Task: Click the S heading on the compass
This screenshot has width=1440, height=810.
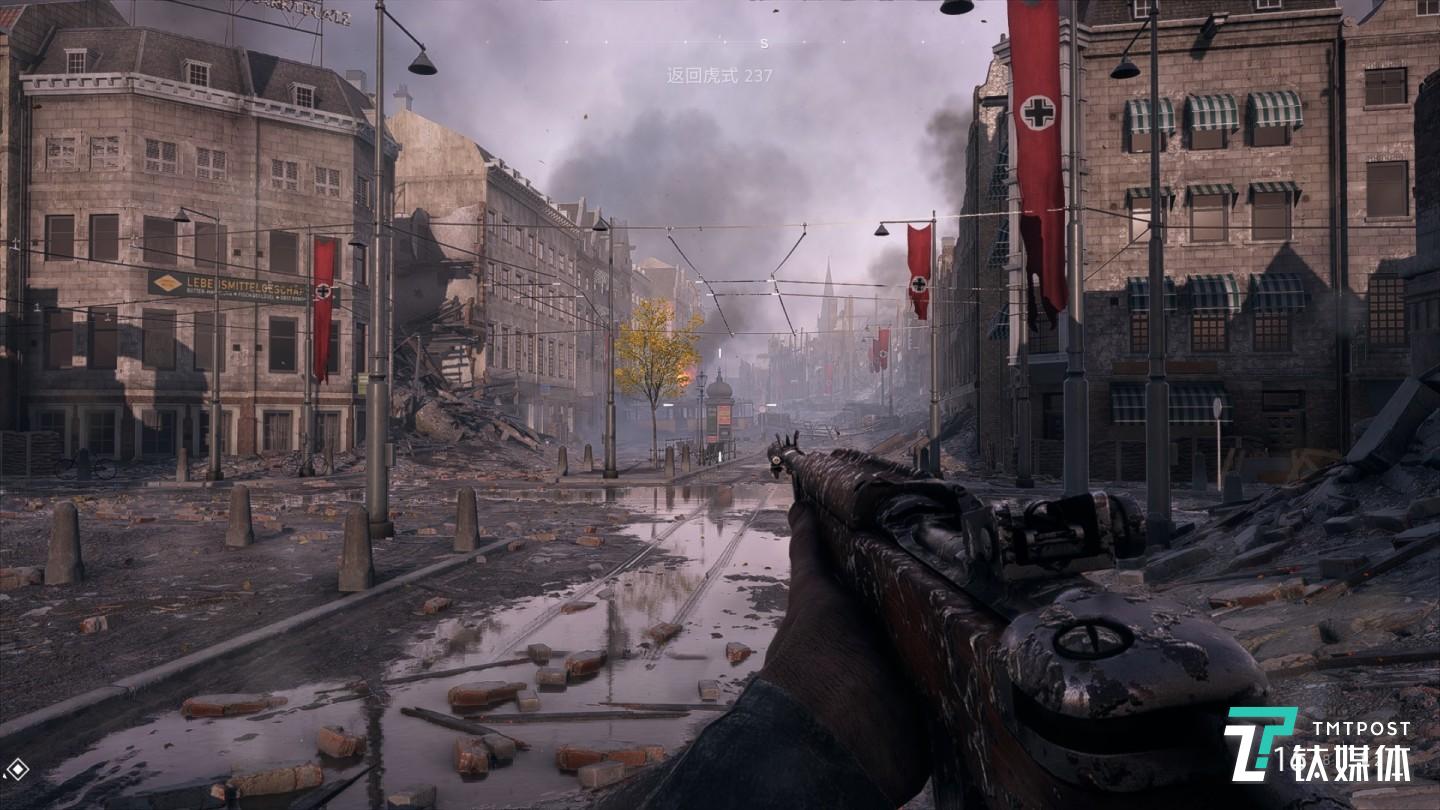Action: point(764,43)
